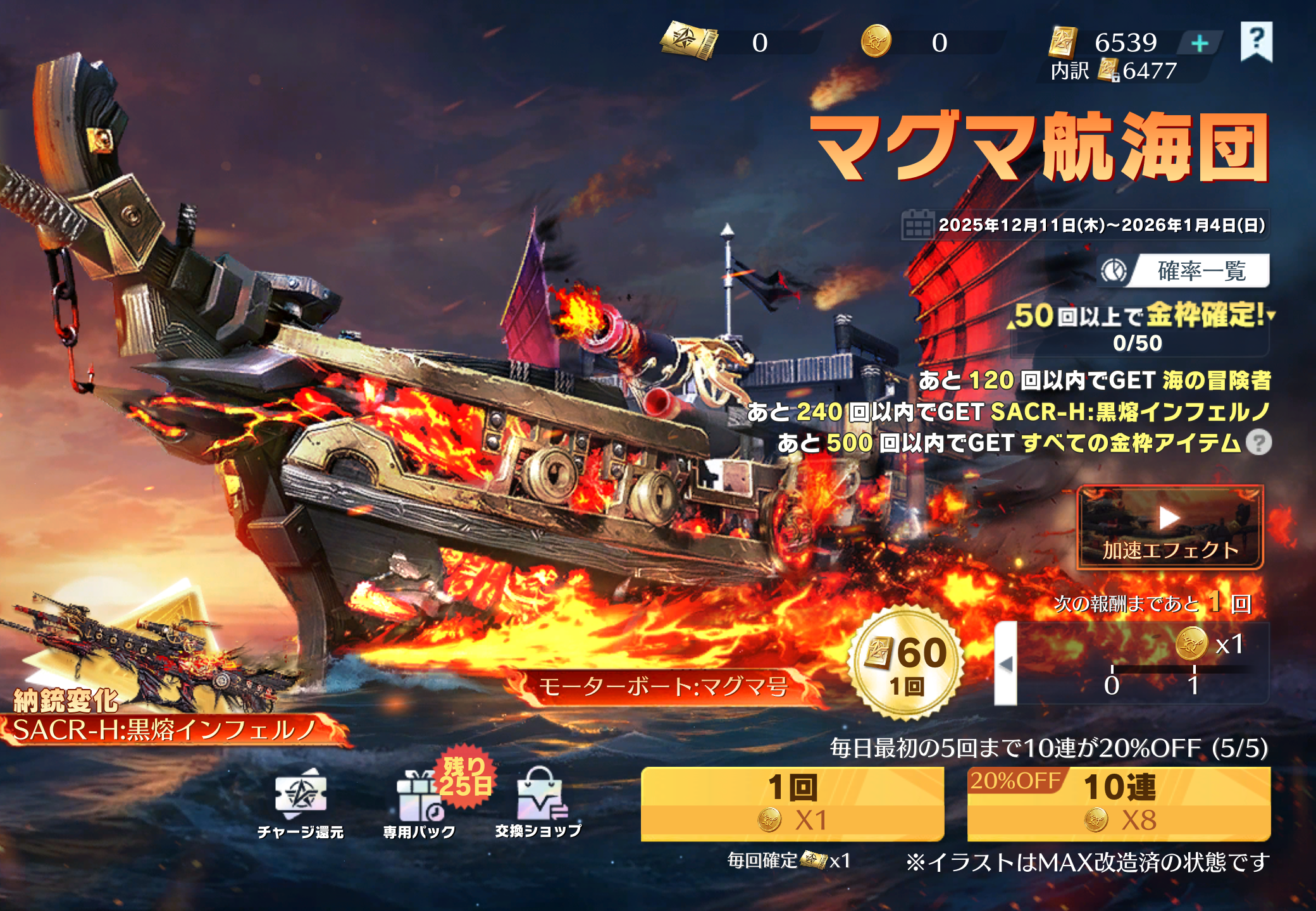This screenshot has width=1316, height=911.
Task: Expand the 金枠確定 guarantee dropdown arrow
Action: pyautogui.click(x=1270, y=314)
